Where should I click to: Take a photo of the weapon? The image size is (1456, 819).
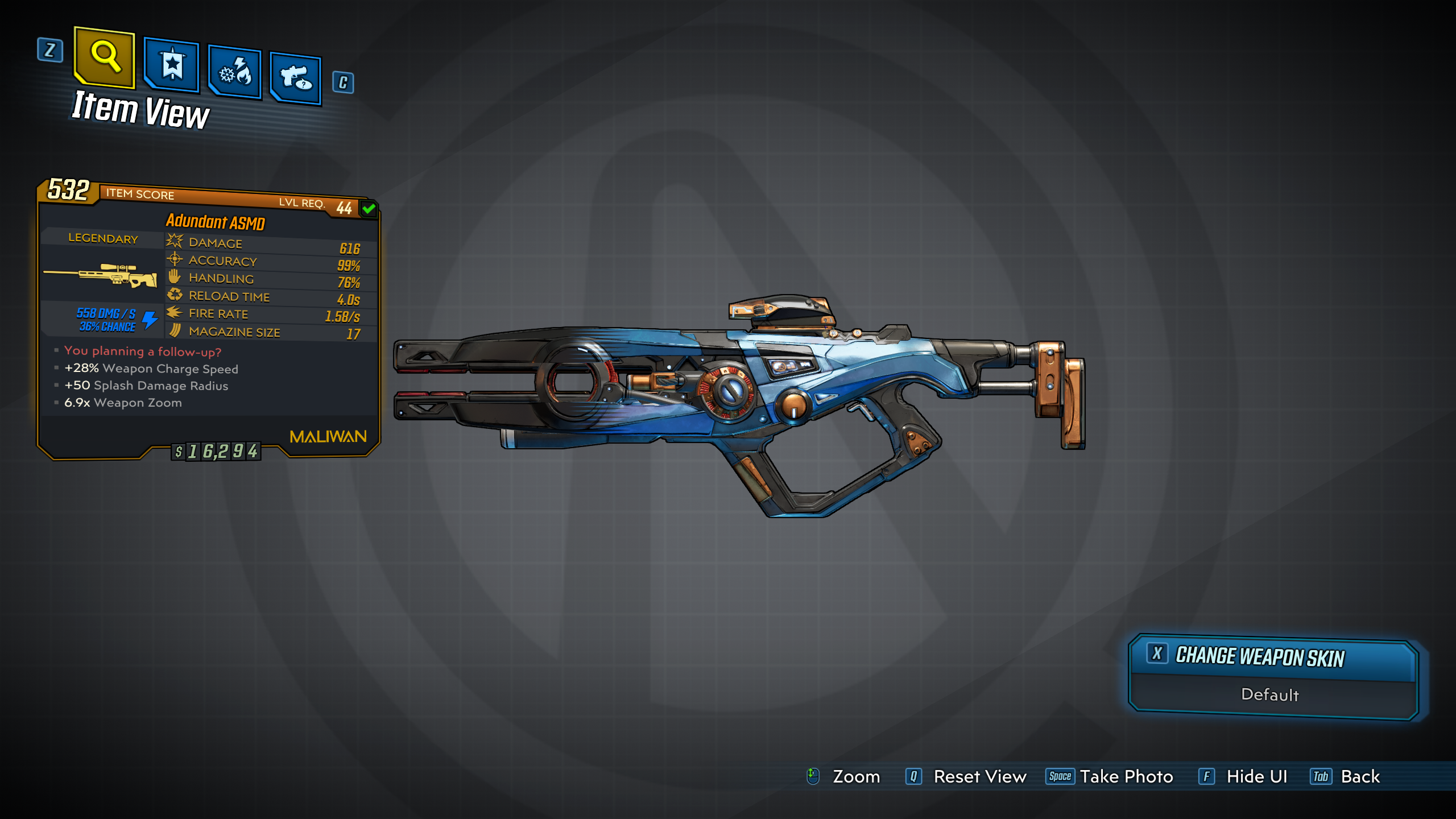1126,776
